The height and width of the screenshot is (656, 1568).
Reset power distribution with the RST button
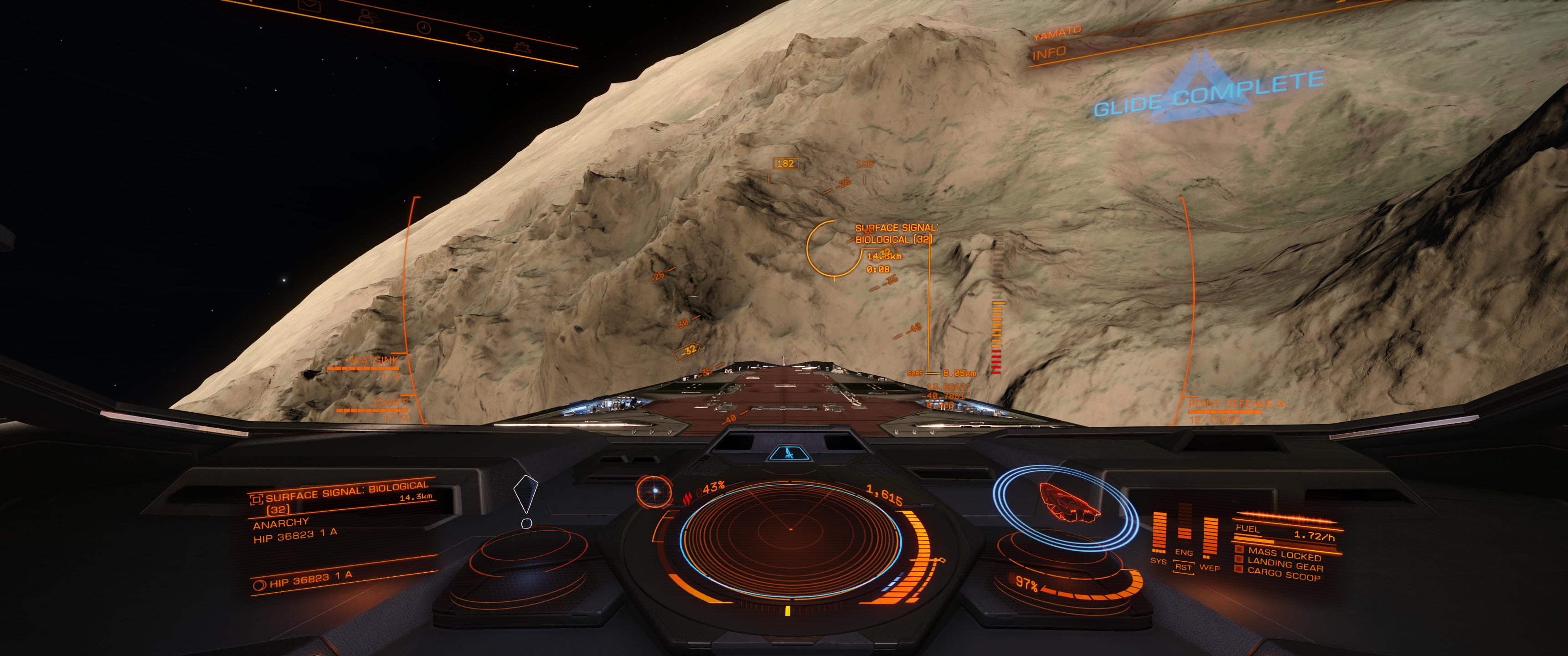pos(1183,567)
